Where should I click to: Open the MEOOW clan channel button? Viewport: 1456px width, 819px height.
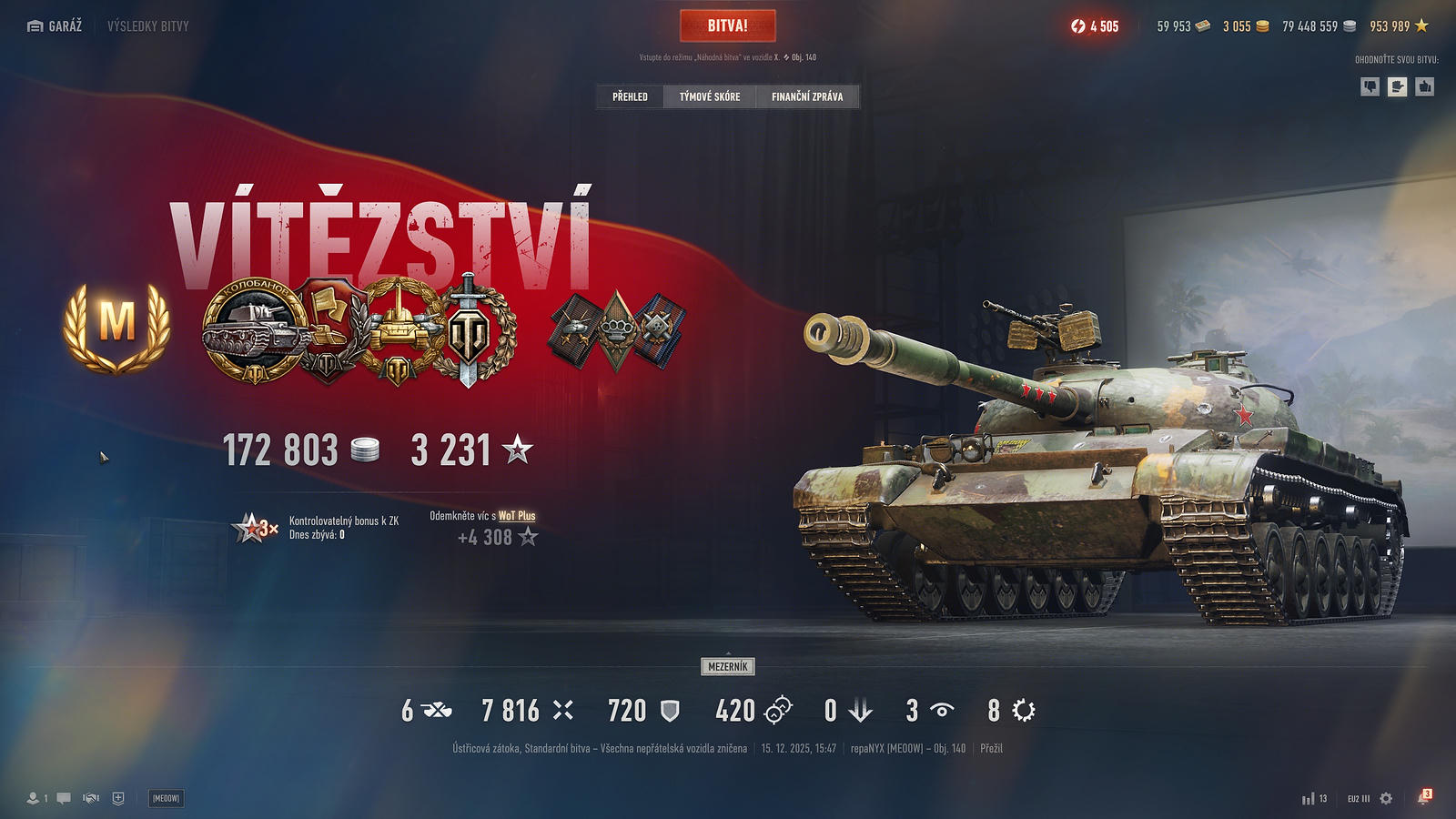click(166, 798)
